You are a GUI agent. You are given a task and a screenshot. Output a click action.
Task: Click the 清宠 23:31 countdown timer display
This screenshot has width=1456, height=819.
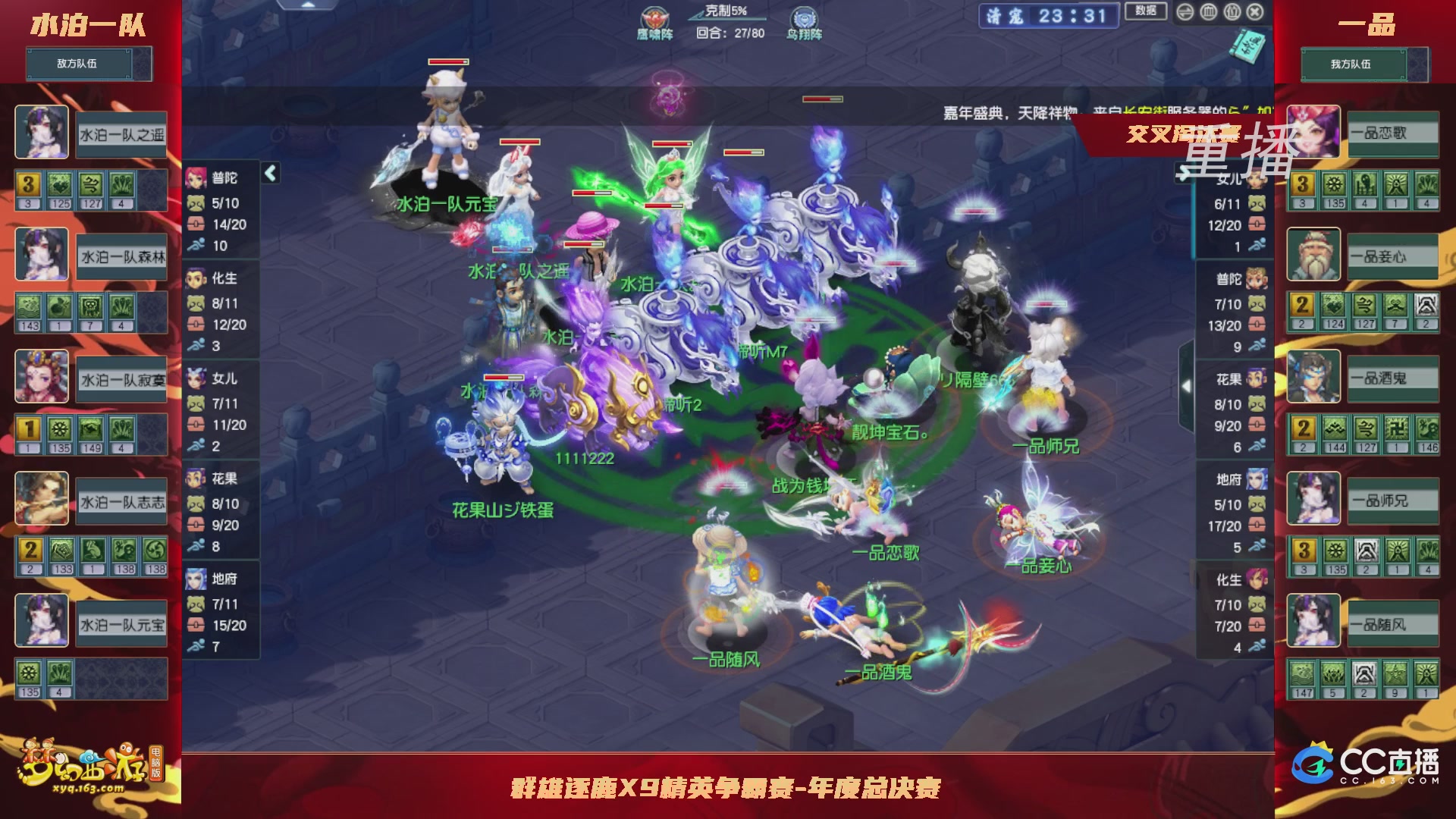point(1046,15)
